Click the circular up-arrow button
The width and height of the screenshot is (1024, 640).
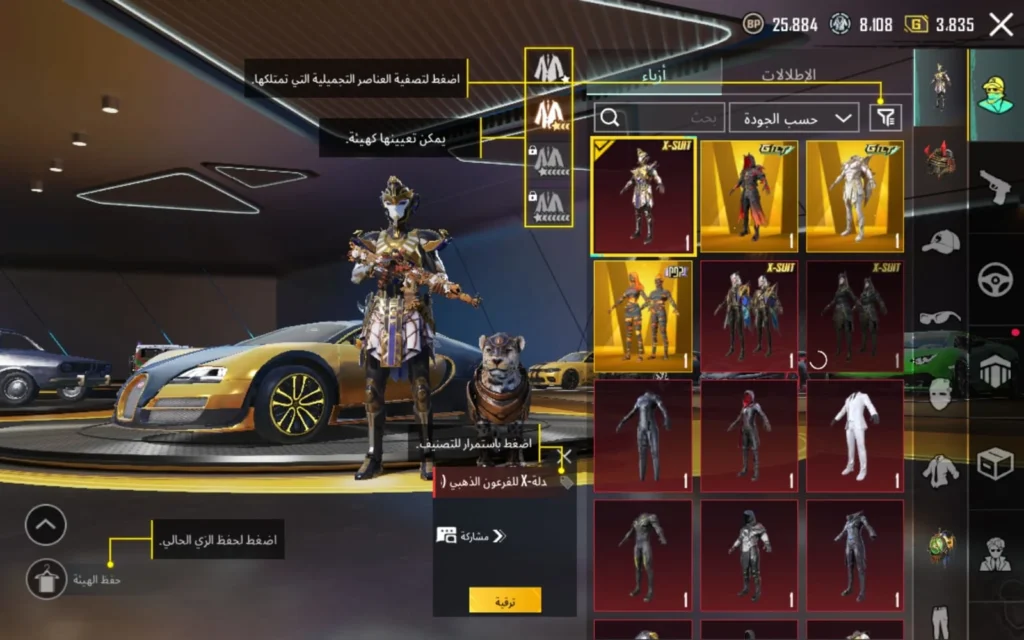coord(46,525)
